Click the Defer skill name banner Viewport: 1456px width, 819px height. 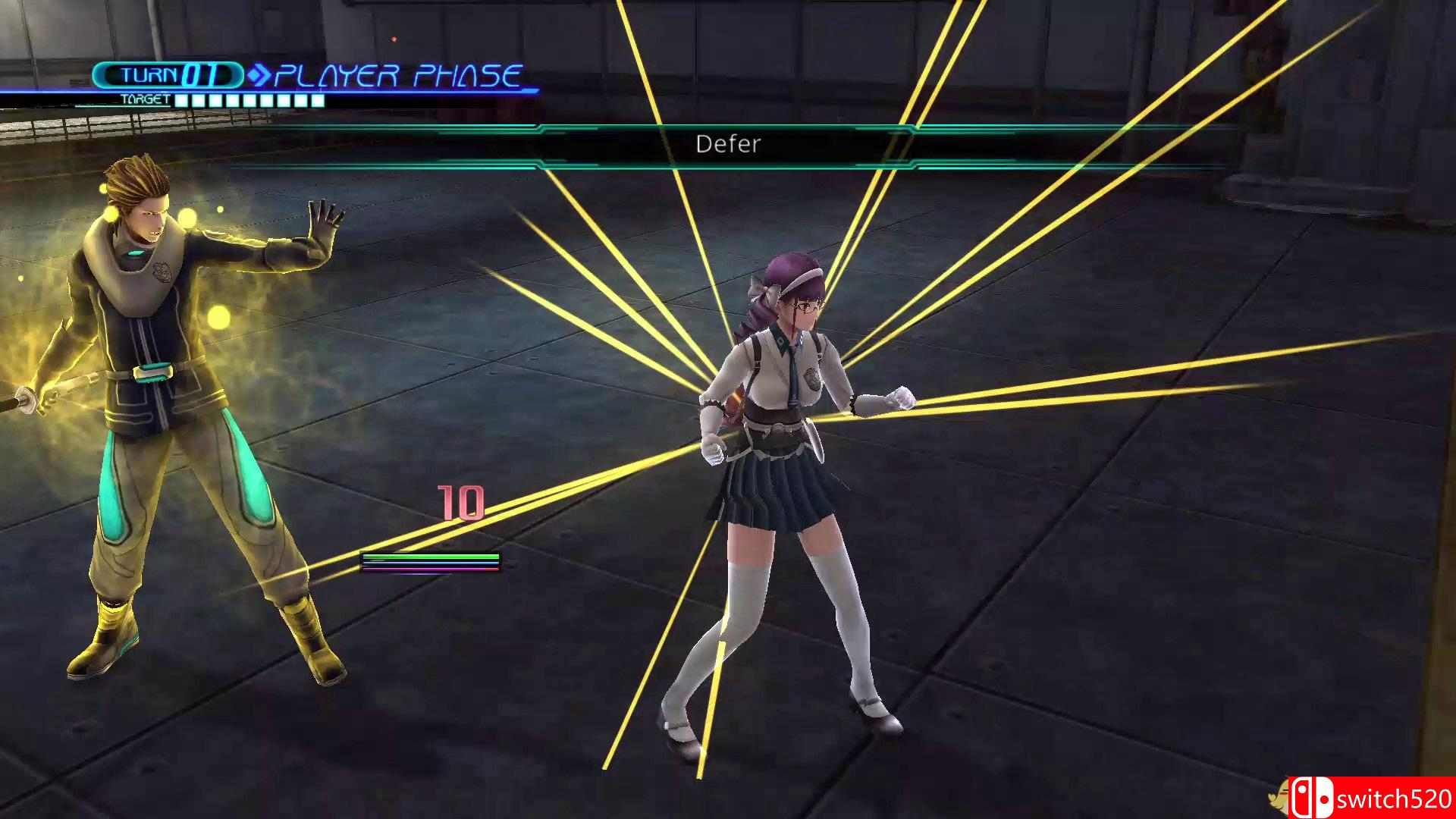727,144
